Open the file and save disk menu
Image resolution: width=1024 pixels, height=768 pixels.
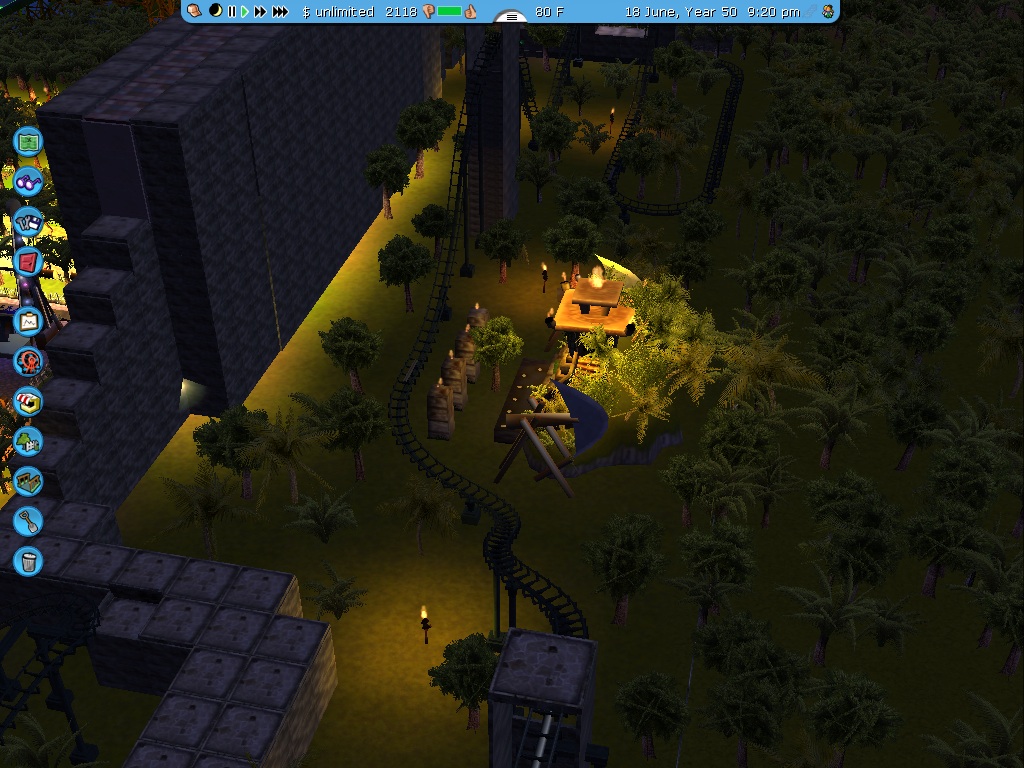coord(28,222)
